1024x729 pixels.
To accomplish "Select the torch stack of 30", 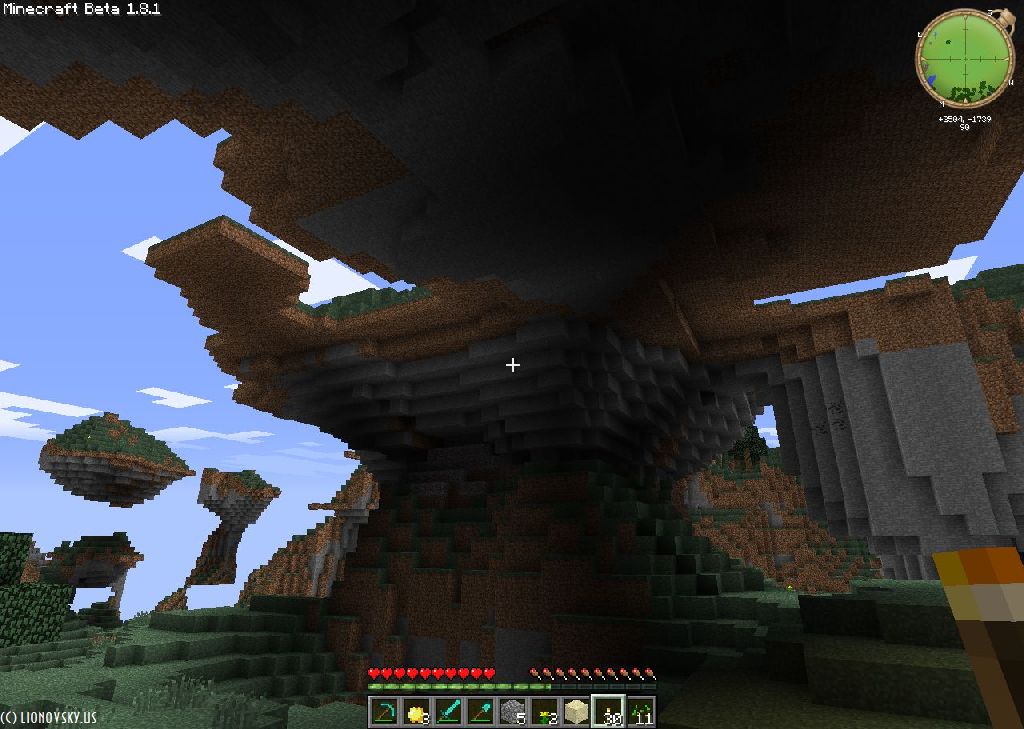I will tap(608, 712).
